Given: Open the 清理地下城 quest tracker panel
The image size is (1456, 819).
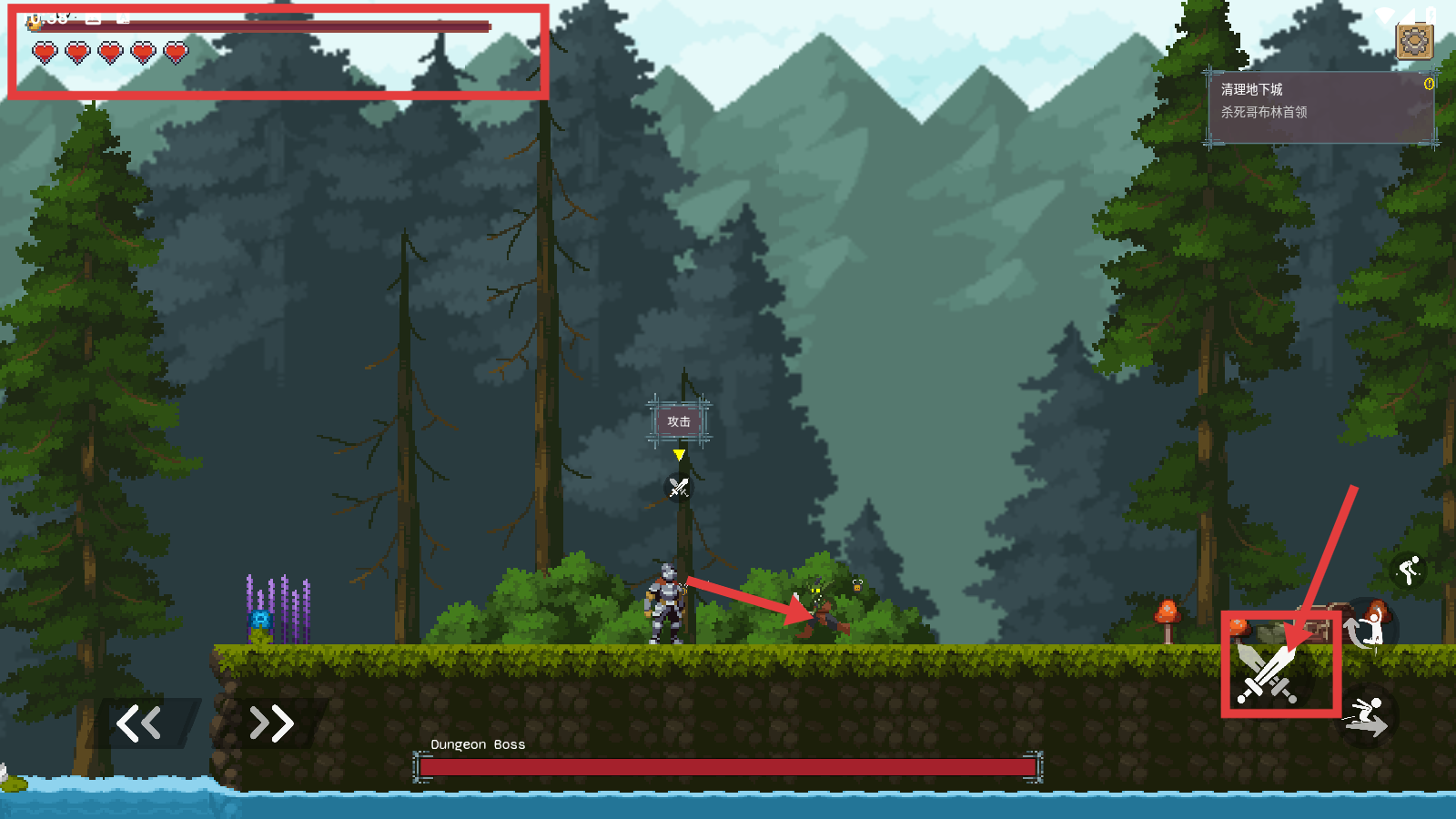Looking at the screenshot, I should click(x=1319, y=107).
